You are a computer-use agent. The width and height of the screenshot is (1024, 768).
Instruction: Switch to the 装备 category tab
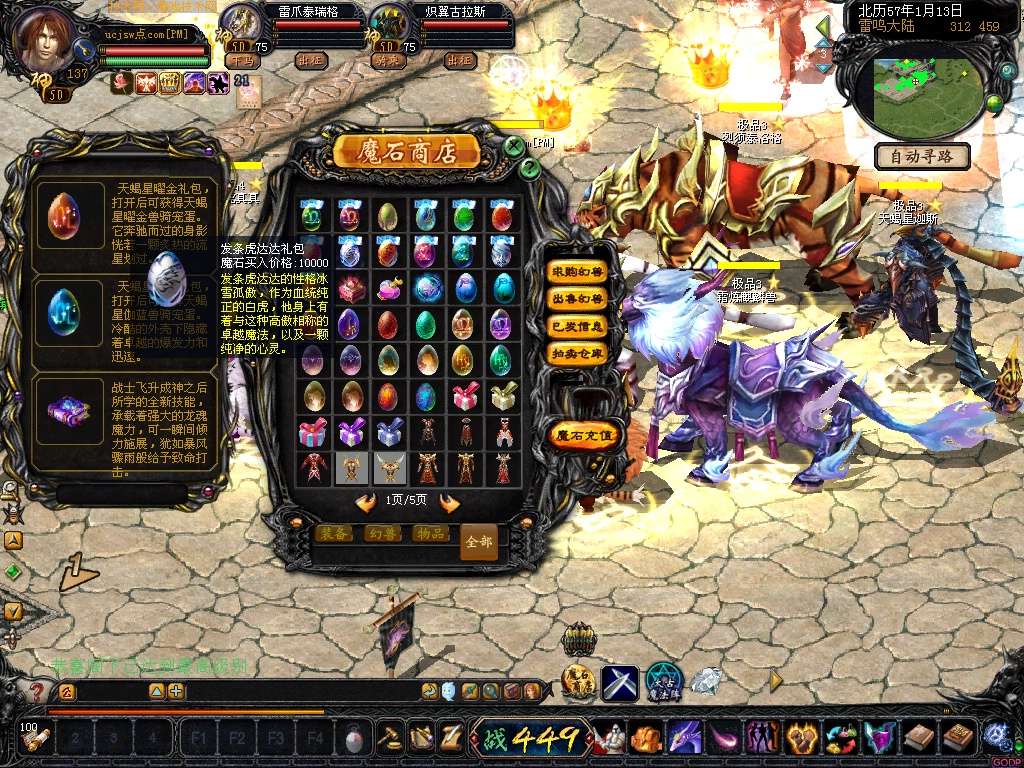pyautogui.click(x=334, y=534)
